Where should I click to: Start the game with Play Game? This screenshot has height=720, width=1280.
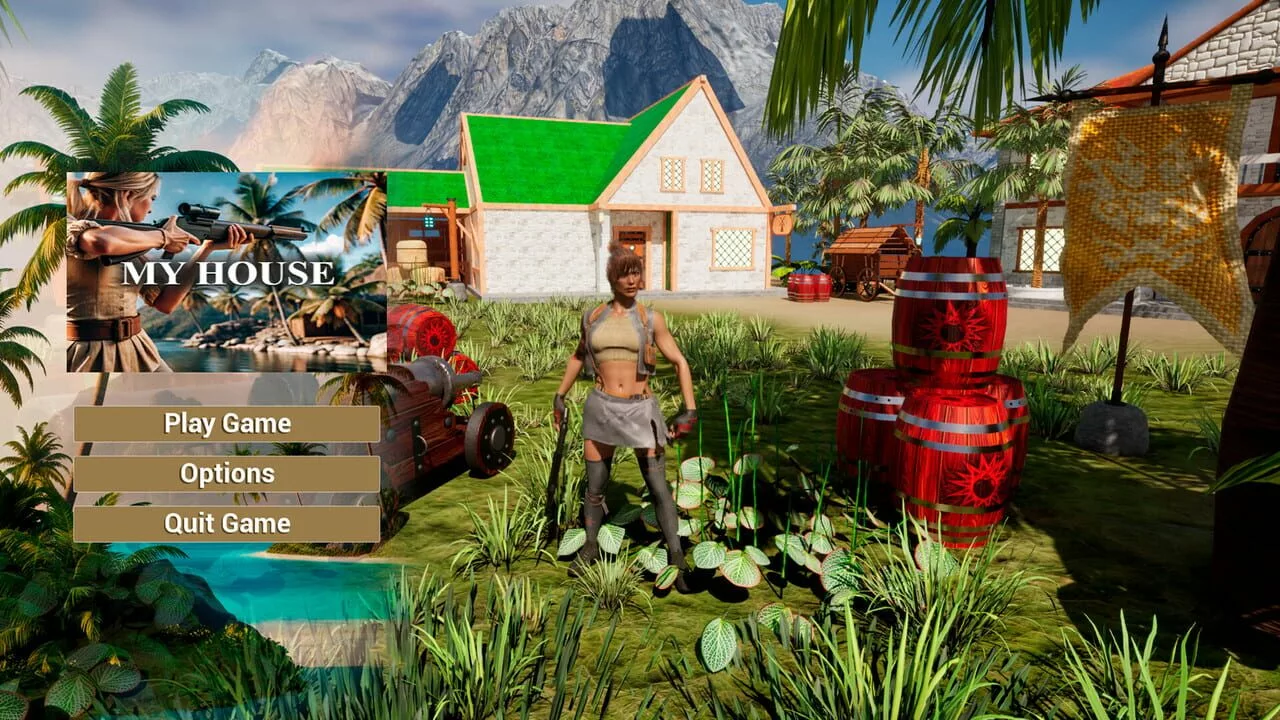tap(227, 424)
